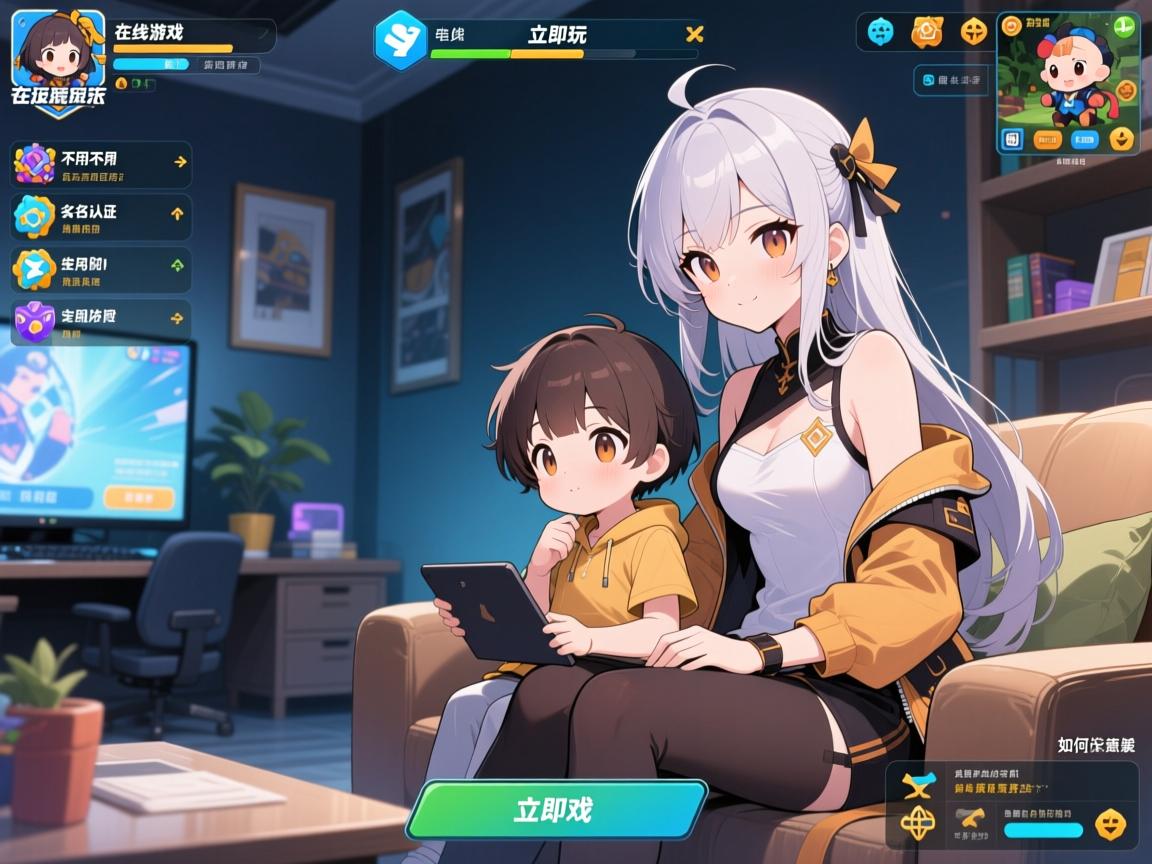Open the blue smiley face icon
Screen dimensions: 1152x864
(x=881, y=32)
